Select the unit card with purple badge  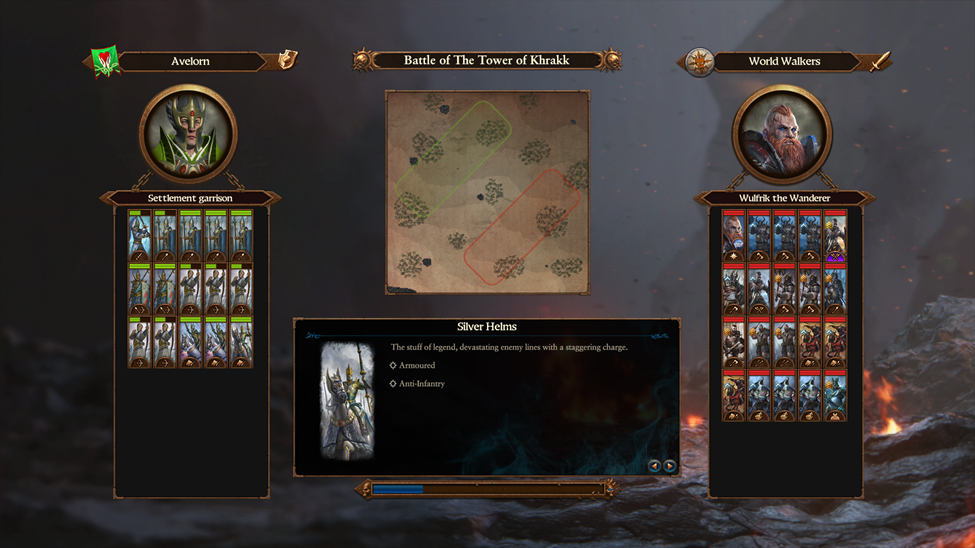835,237
